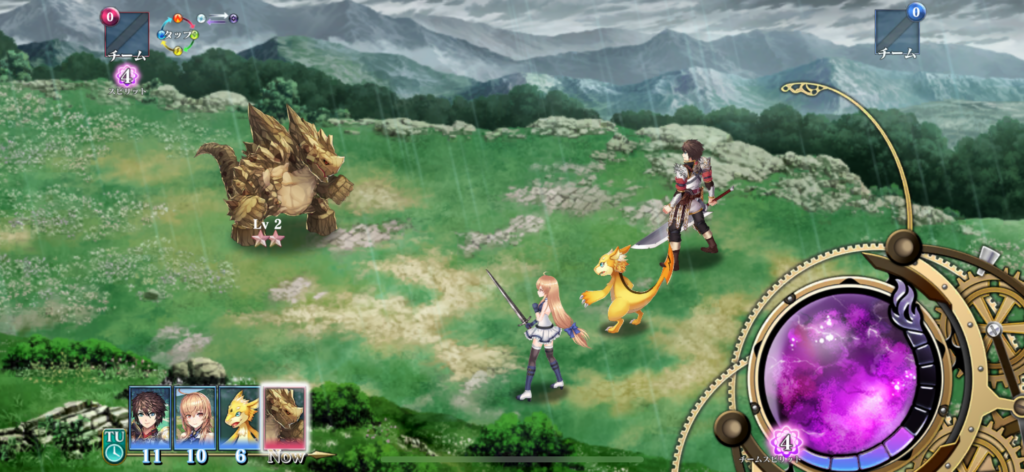Select the blonde girl turn portrait
The height and width of the screenshot is (472, 1024).
(195, 417)
